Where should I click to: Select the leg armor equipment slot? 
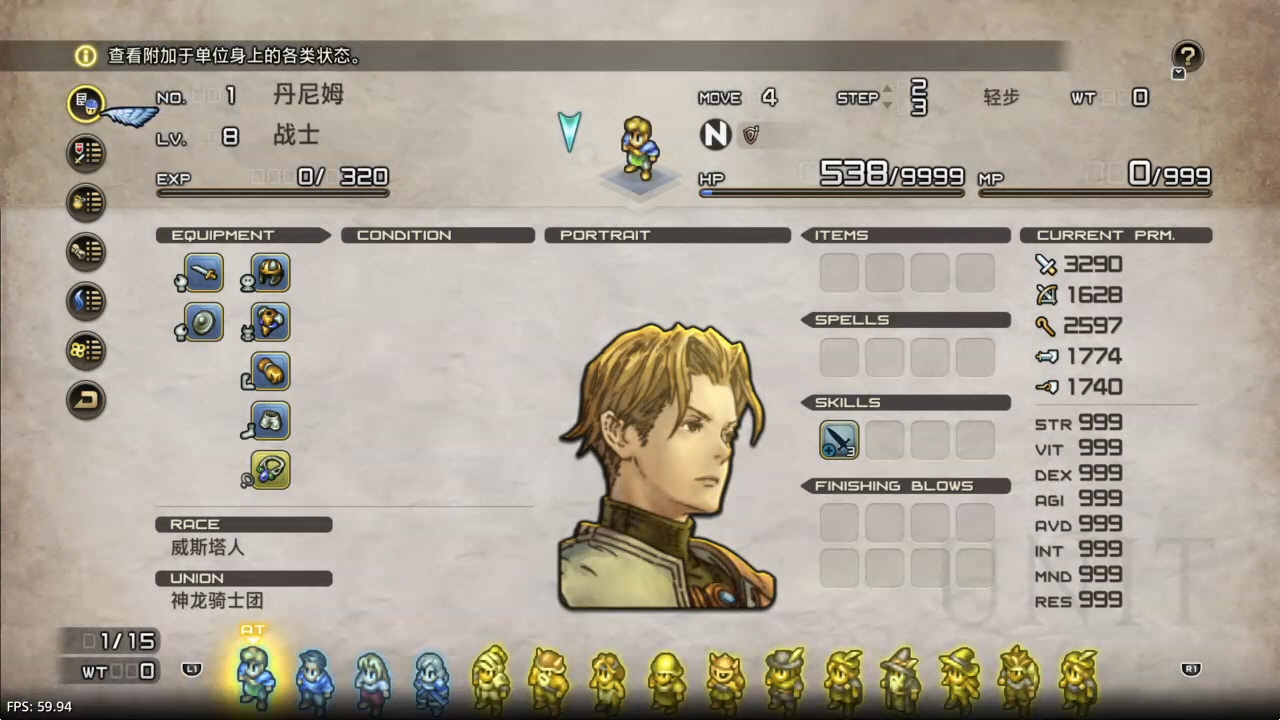pos(271,421)
